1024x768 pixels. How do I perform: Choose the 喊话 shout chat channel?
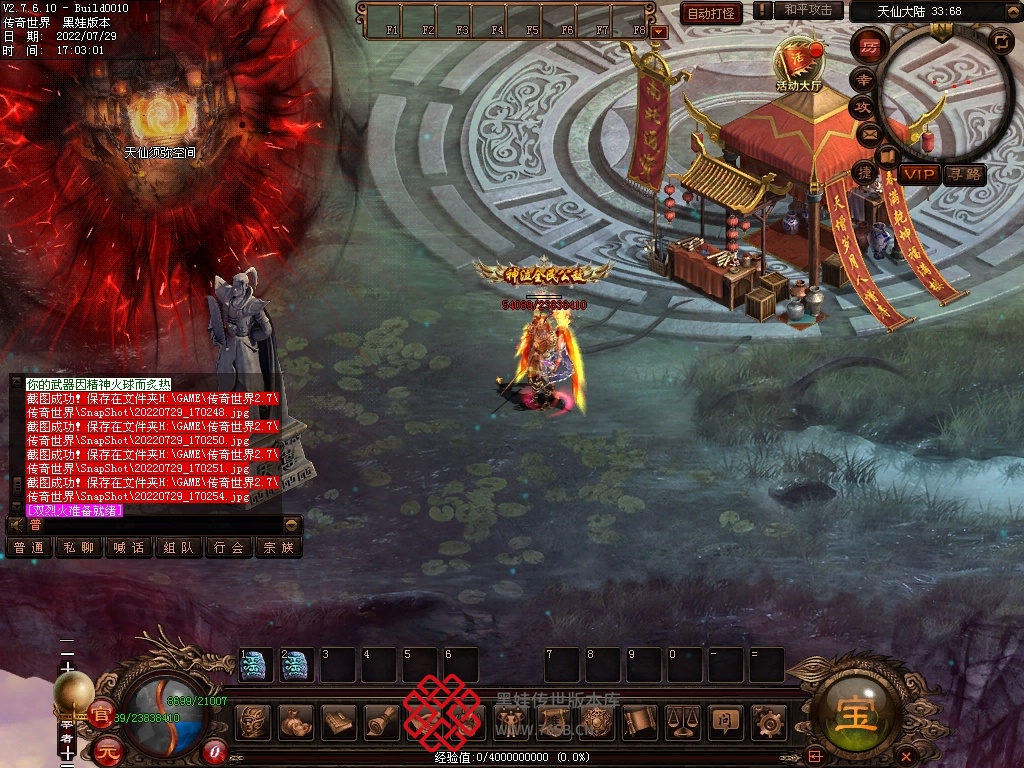pos(129,548)
